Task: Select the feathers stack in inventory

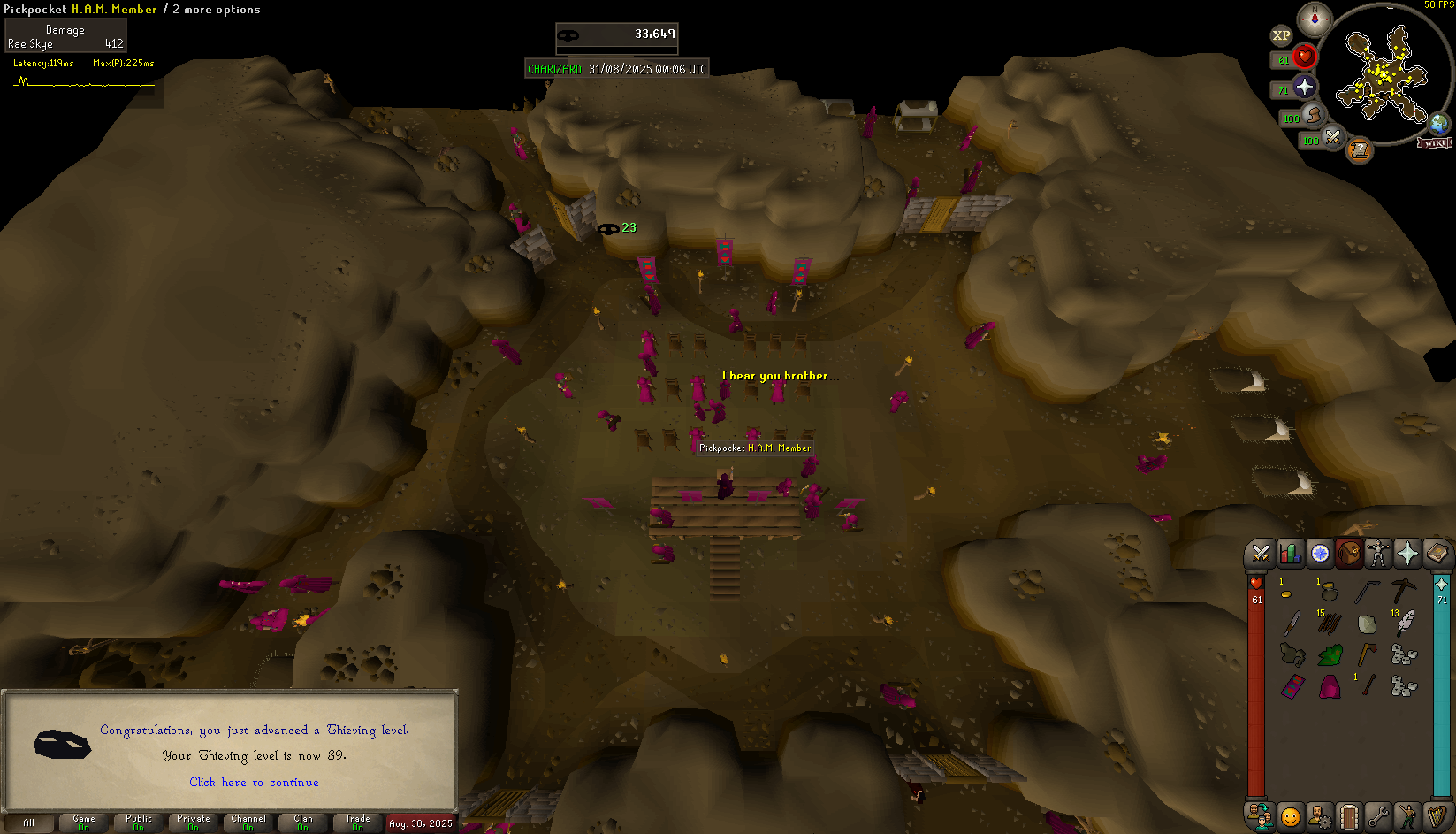Action: pyautogui.click(x=1404, y=624)
